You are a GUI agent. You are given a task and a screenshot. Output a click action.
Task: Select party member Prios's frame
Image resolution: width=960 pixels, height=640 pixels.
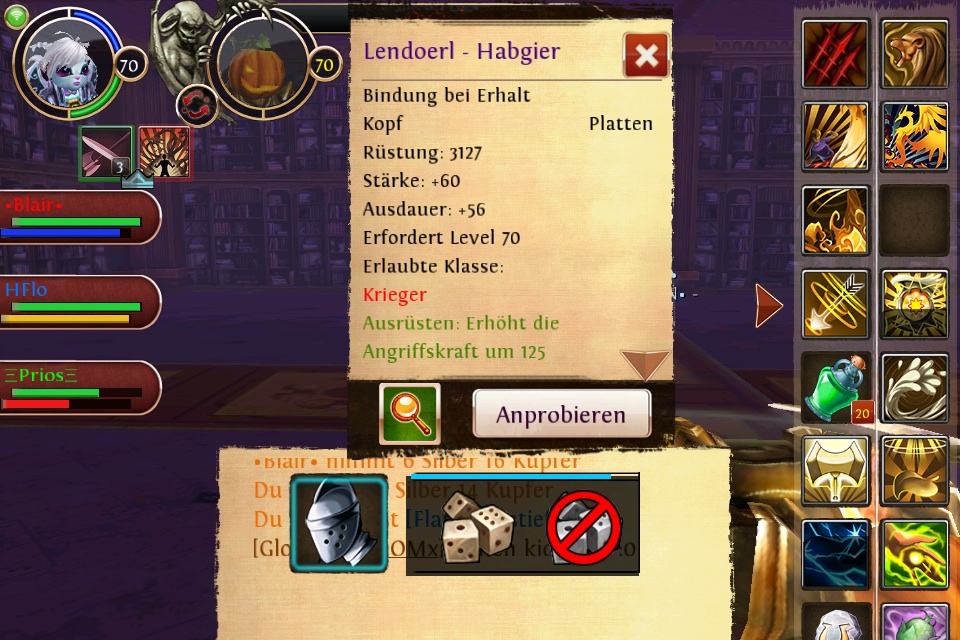[78, 388]
